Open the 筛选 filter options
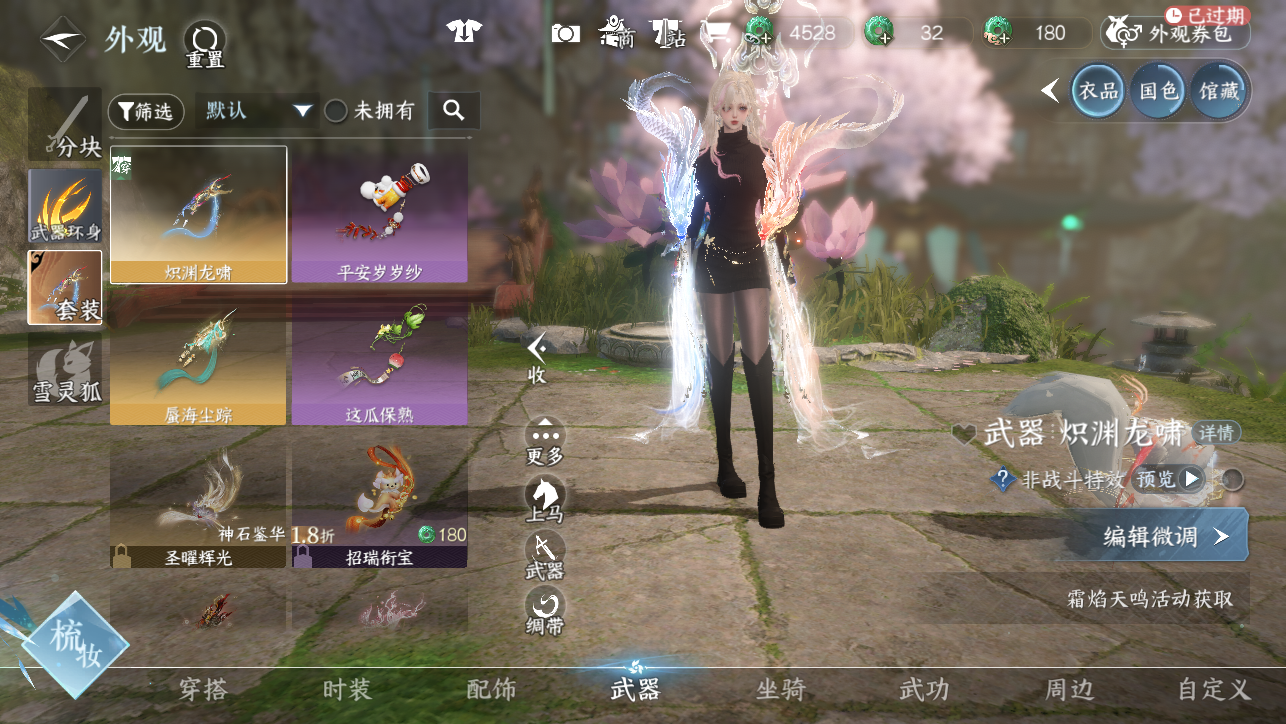Image resolution: width=1286 pixels, height=724 pixels. coord(146,111)
